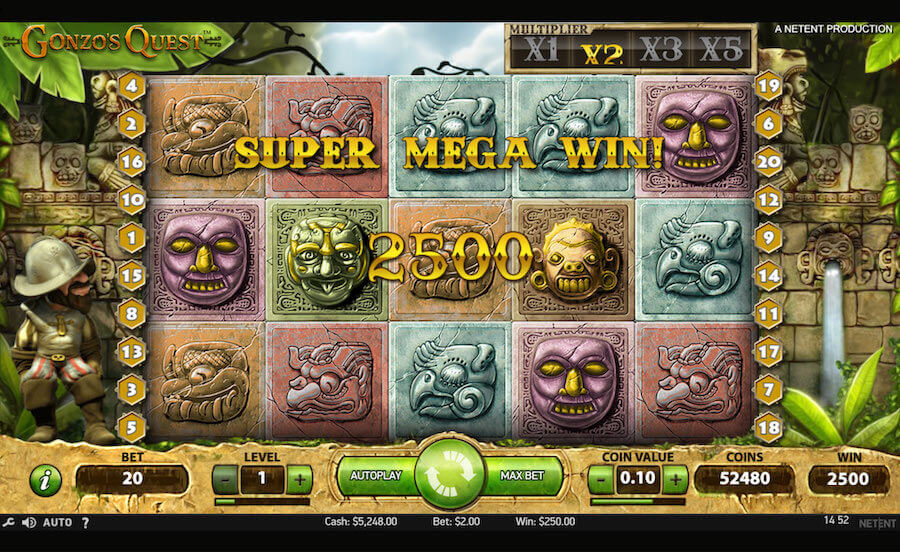This screenshot has width=900, height=552.
Task: Open the wrench settings icon
Action: point(9,522)
